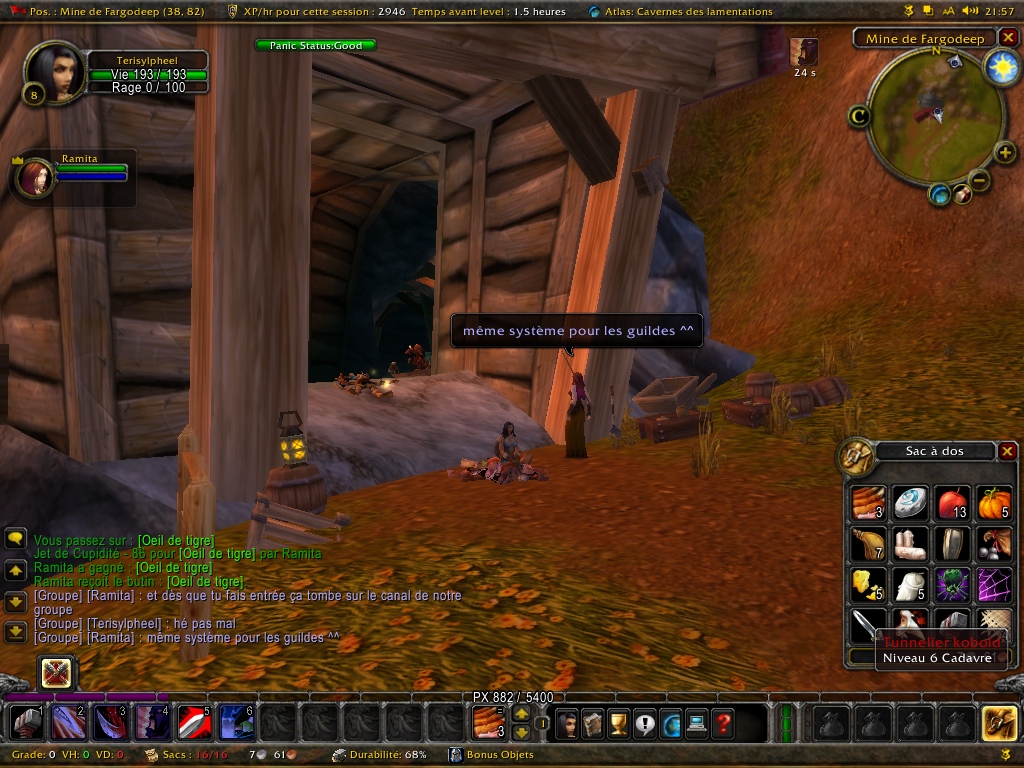Open the red question mark help button
The image size is (1024, 768).
click(x=722, y=722)
